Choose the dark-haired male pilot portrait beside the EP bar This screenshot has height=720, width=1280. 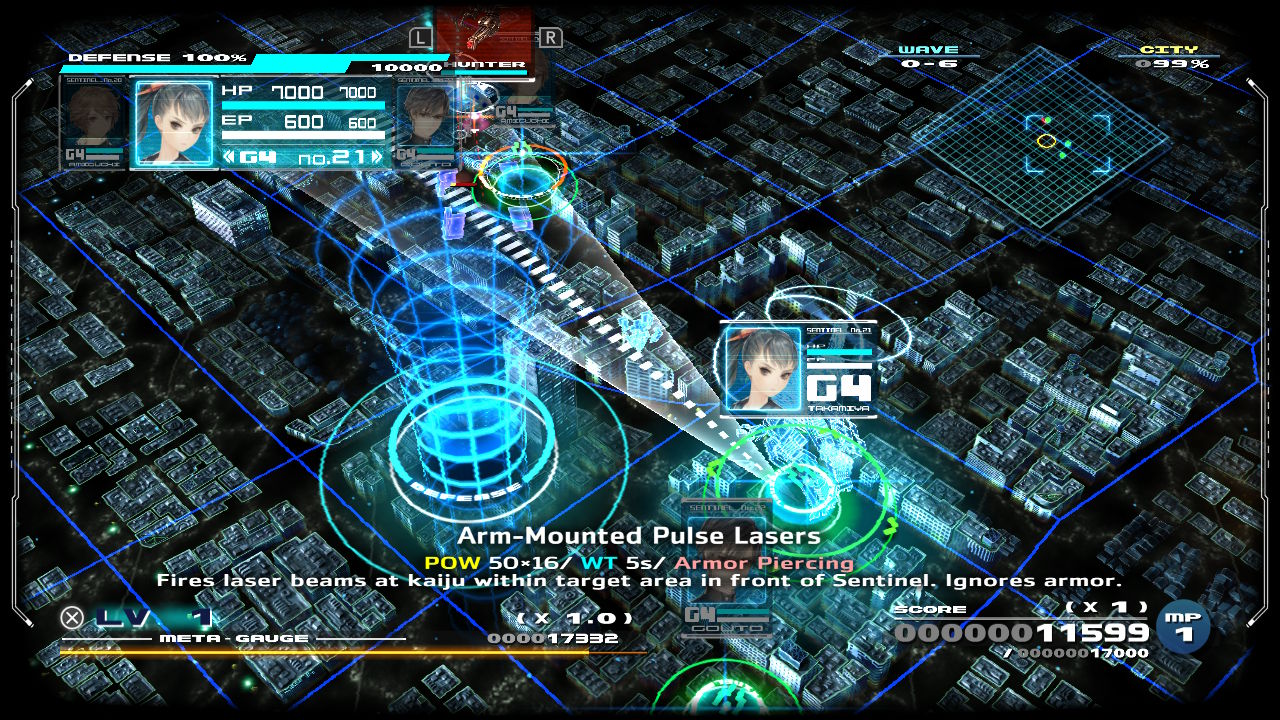click(424, 122)
